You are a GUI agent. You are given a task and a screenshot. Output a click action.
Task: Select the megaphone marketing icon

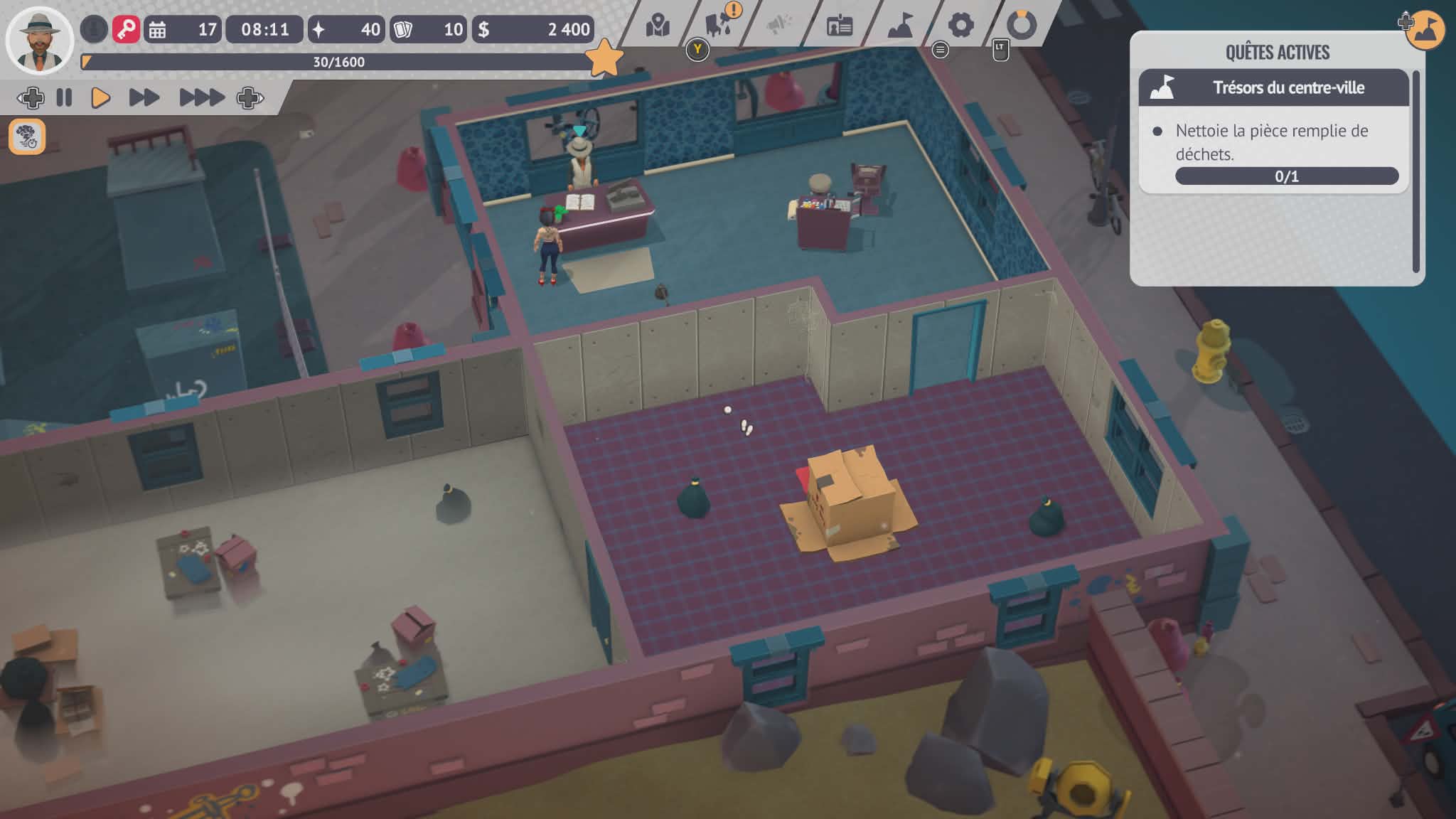tap(779, 26)
